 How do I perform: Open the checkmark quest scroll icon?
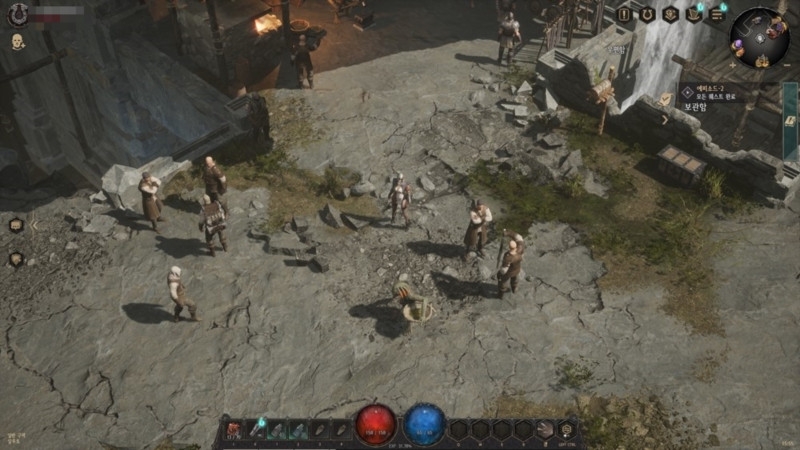[666, 98]
